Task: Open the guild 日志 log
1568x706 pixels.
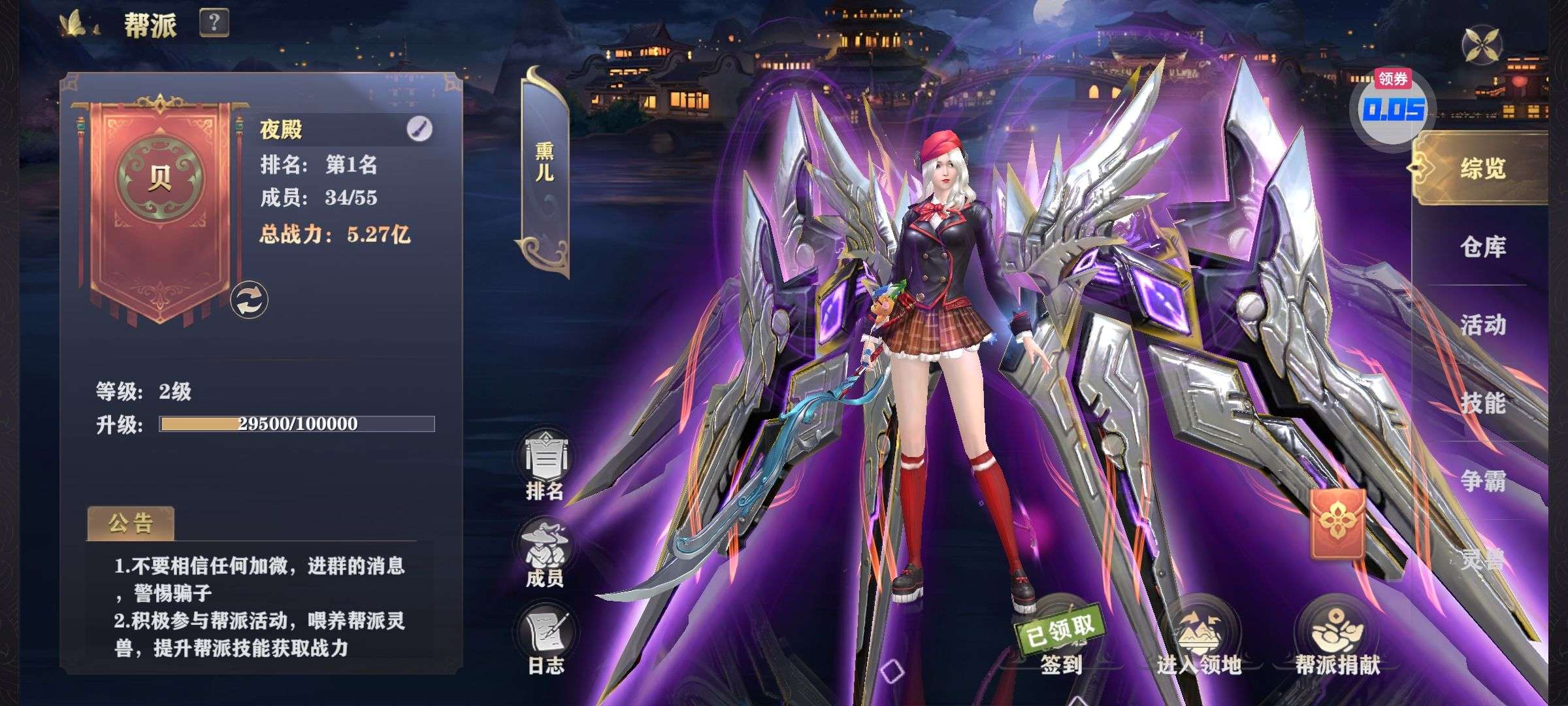Action: pyautogui.click(x=546, y=641)
